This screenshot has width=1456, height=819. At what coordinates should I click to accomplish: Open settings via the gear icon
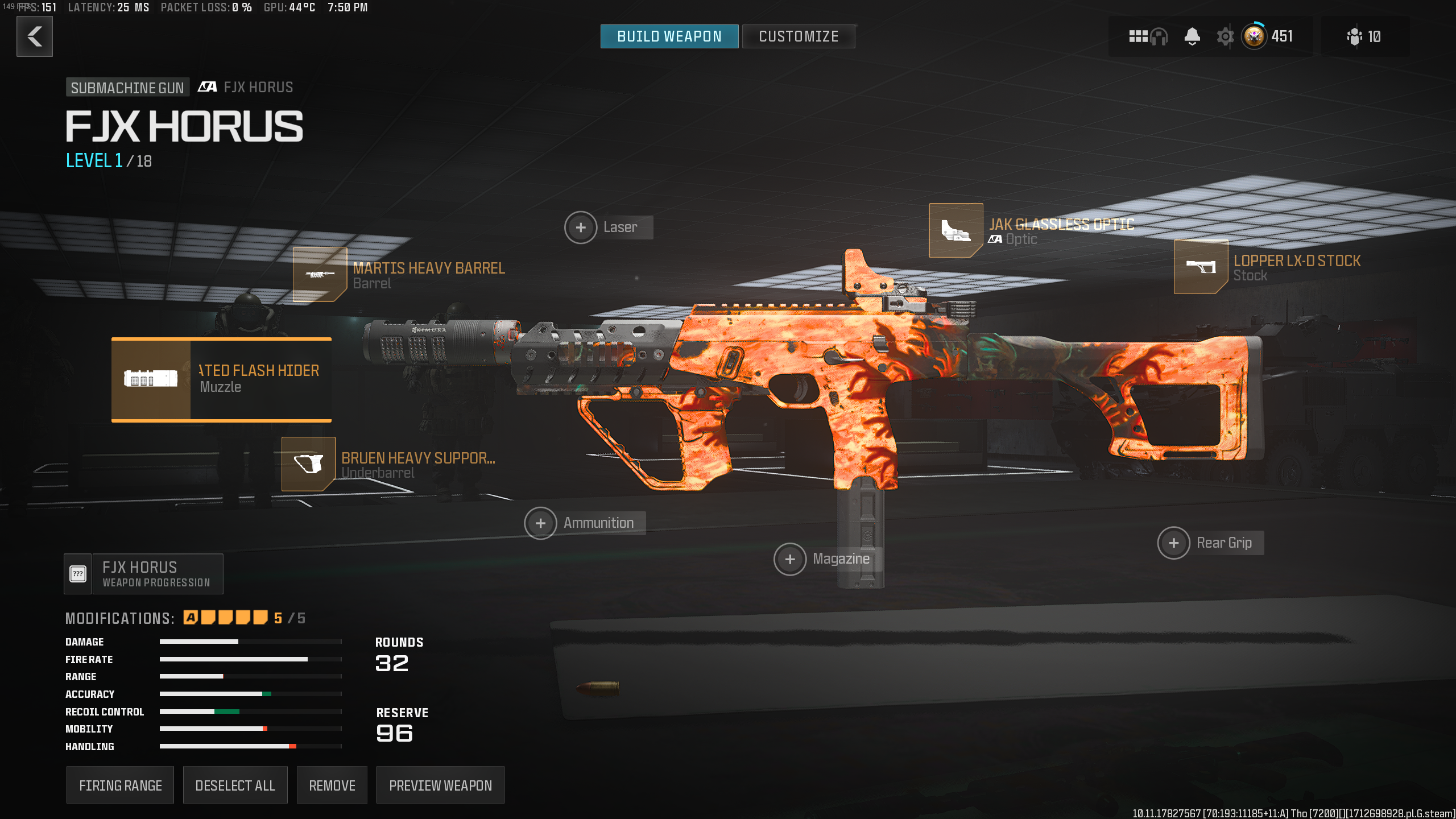[1225, 37]
